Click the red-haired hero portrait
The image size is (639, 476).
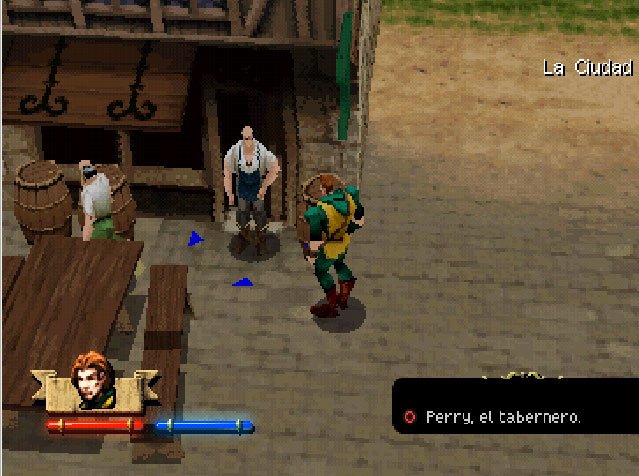click(x=94, y=382)
